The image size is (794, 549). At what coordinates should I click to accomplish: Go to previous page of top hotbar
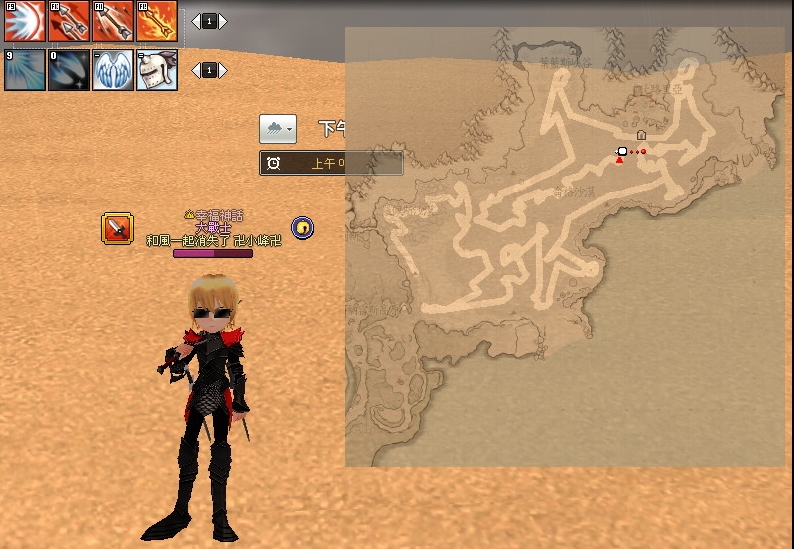196,21
